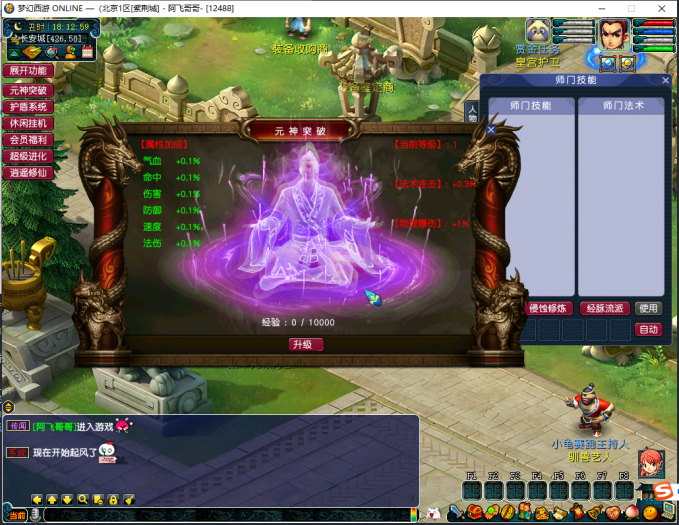Click the 侵蚀修炼 button
The height and width of the screenshot is (525, 679).
pyautogui.click(x=548, y=308)
